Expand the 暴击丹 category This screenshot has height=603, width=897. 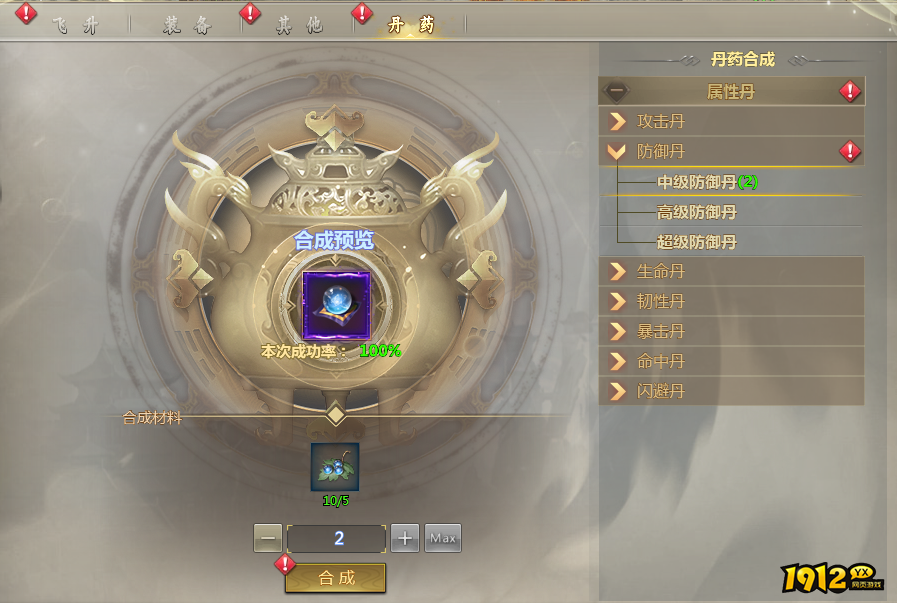point(731,331)
